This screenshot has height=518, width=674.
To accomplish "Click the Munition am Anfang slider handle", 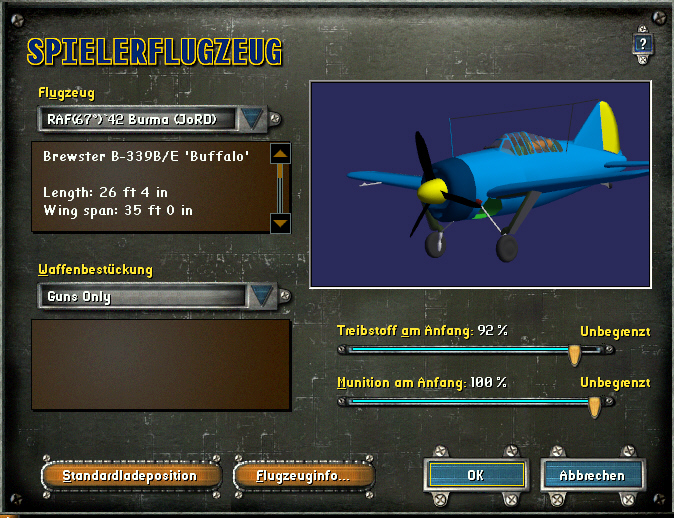I will point(594,404).
